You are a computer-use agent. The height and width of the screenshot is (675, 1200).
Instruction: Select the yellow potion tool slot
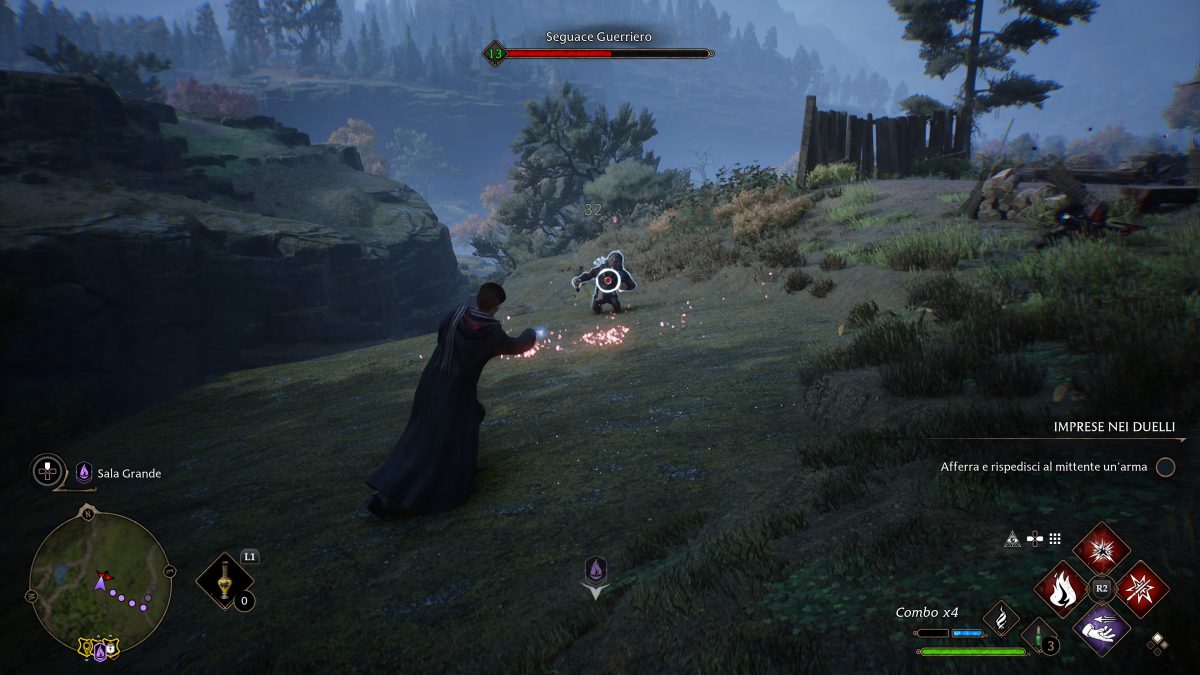(x=226, y=583)
